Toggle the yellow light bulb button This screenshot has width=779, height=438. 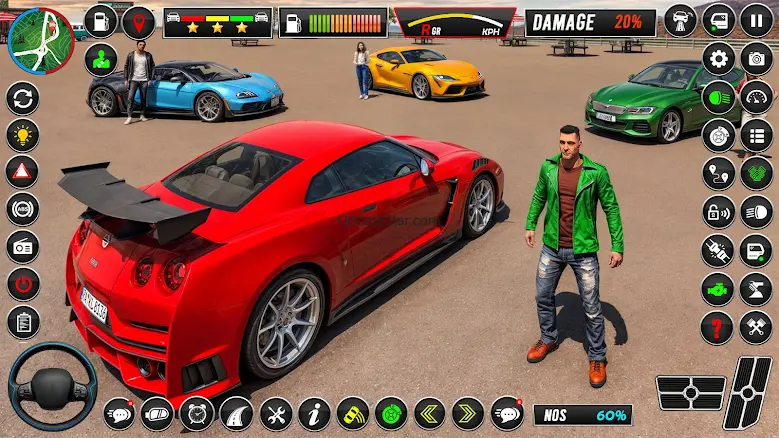tap(22, 135)
